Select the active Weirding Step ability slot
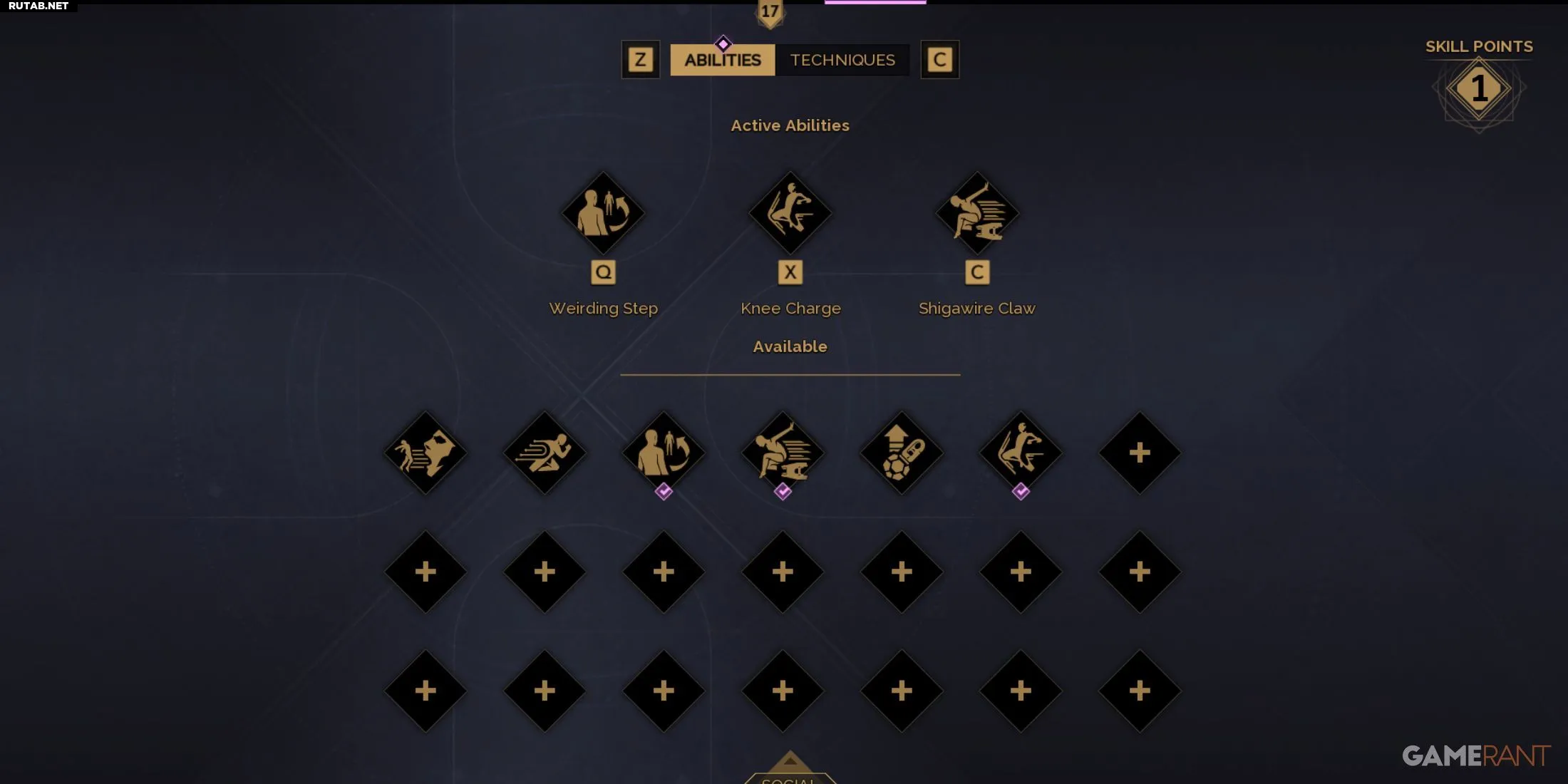The image size is (1568, 784). 603,213
